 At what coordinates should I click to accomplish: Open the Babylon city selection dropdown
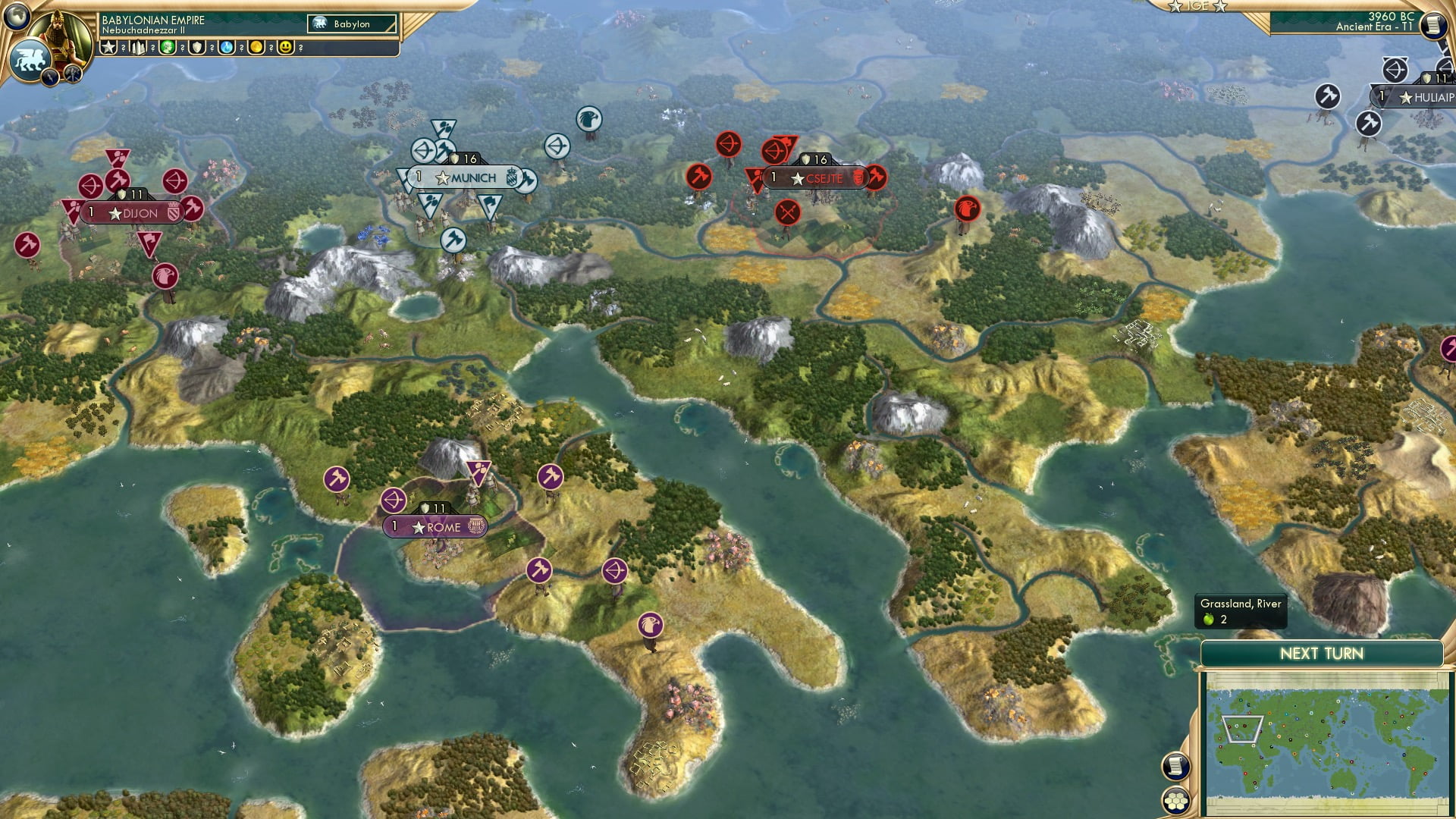[353, 24]
